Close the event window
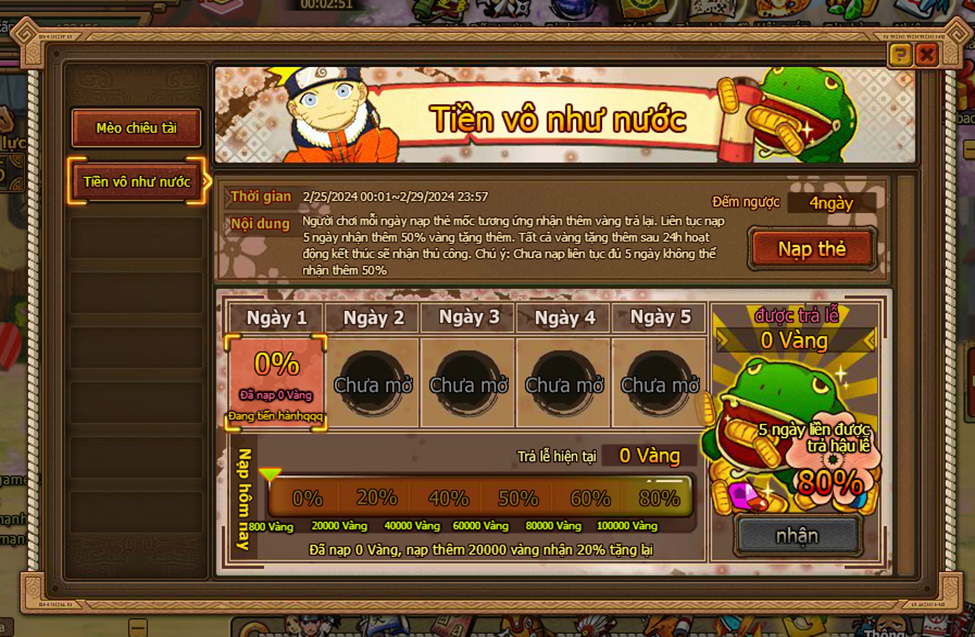This screenshot has height=637, width=975. pos(927,54)
